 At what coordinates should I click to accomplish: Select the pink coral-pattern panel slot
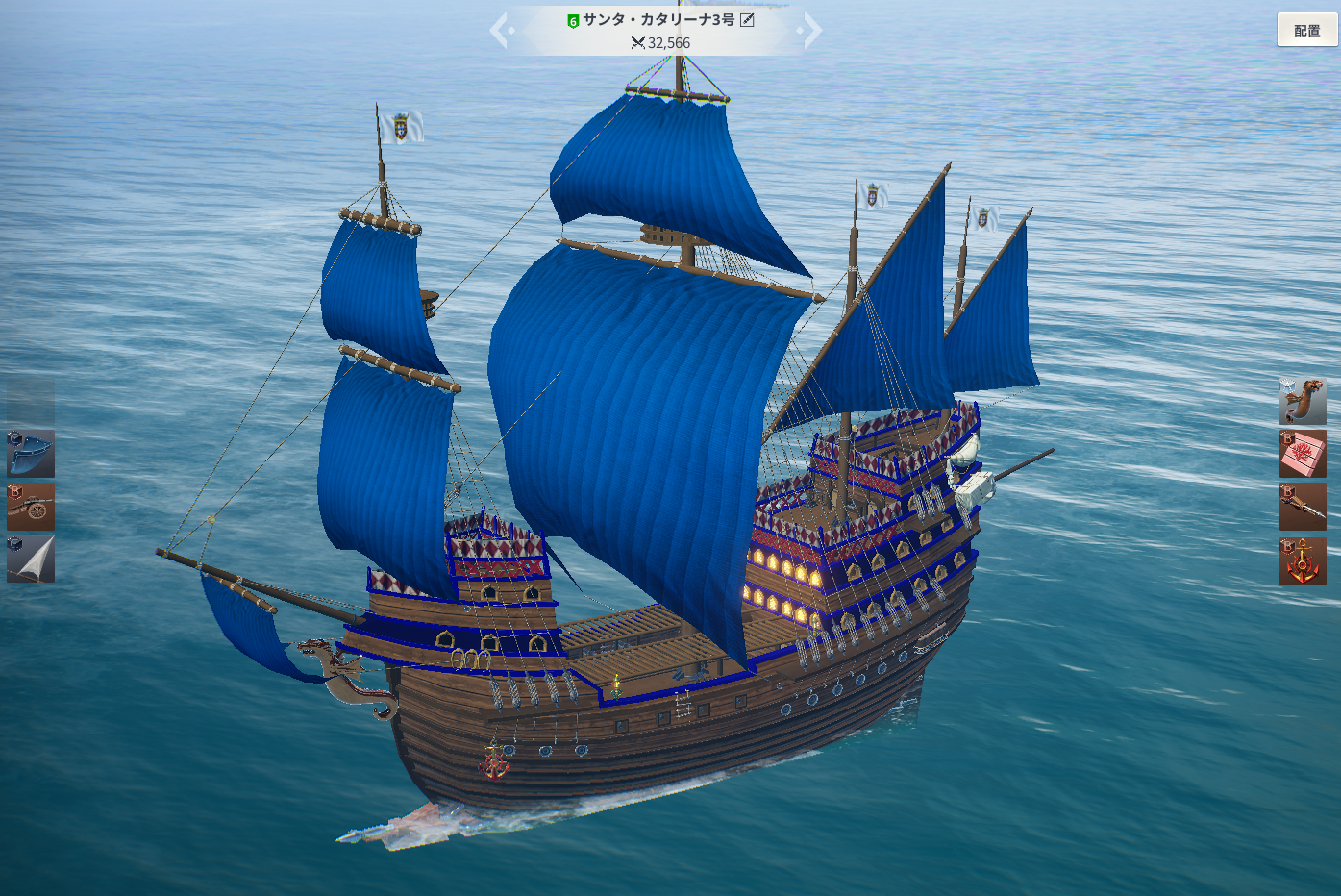(1303, 454)
